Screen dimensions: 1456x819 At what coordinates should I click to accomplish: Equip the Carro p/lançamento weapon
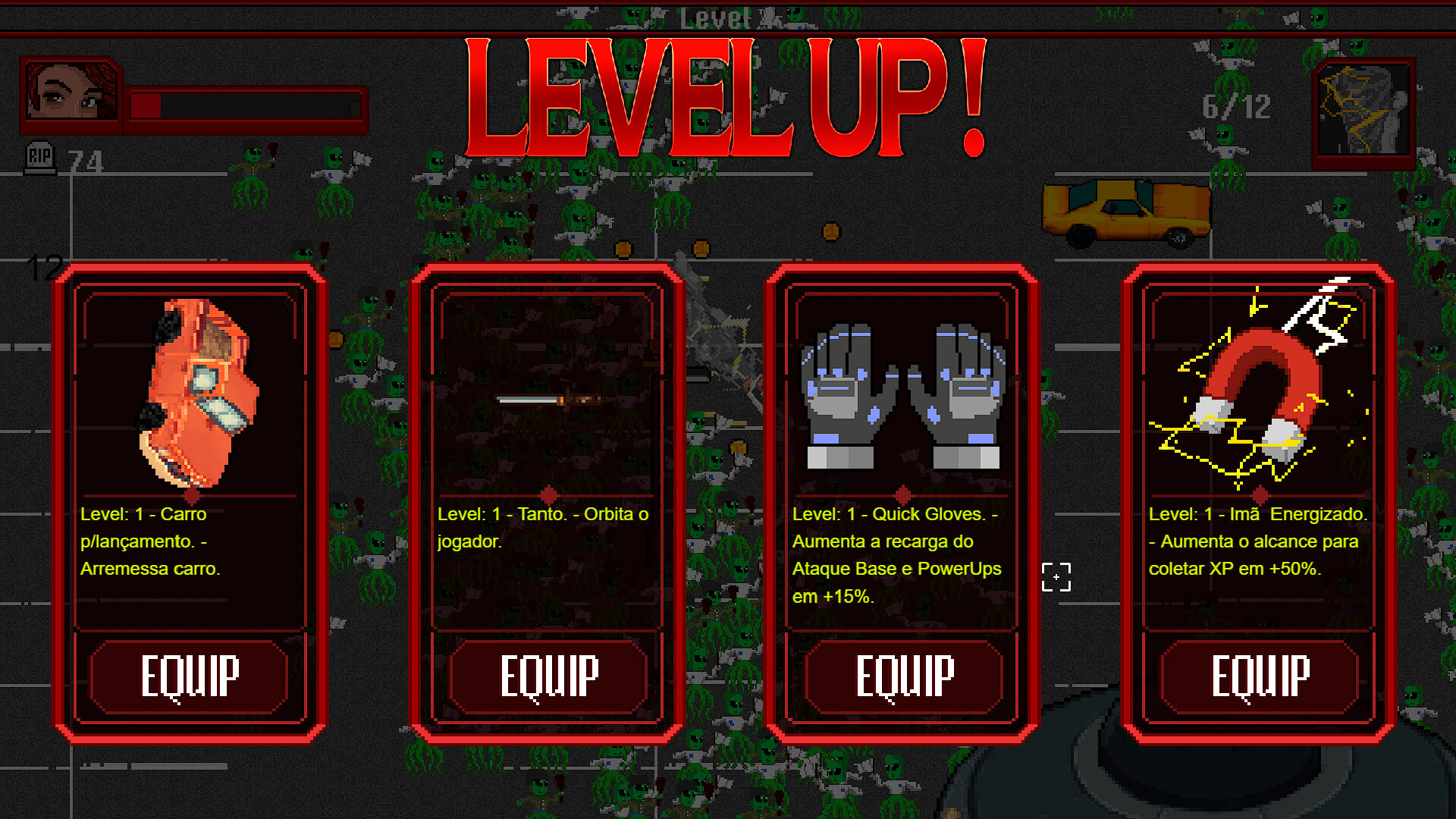pos(191,677)
